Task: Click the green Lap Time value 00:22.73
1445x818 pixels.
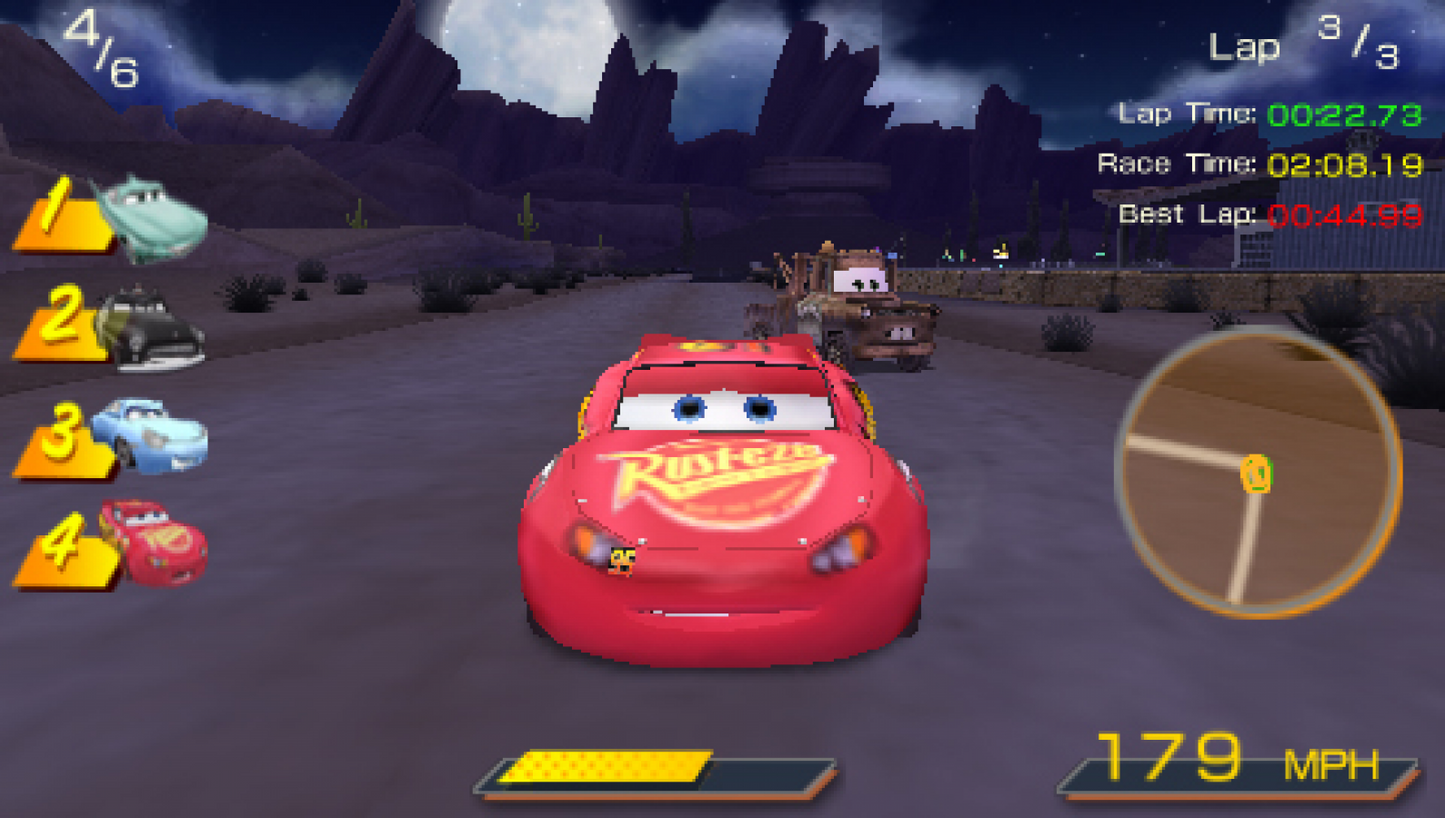Action: 1347,114
